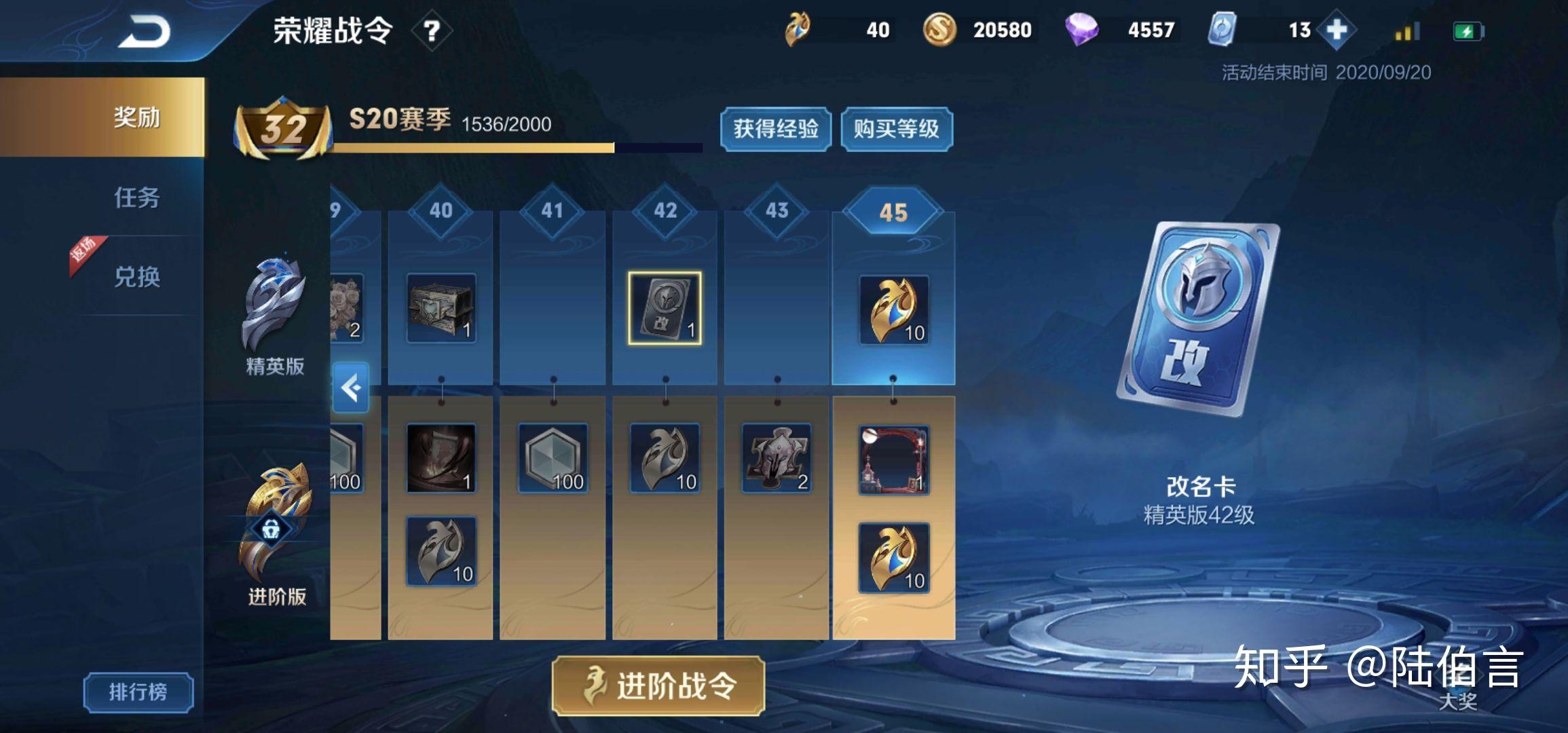Click the season experience progress bar
This screenshot has height=733, width=1568.
pos(516,147)
